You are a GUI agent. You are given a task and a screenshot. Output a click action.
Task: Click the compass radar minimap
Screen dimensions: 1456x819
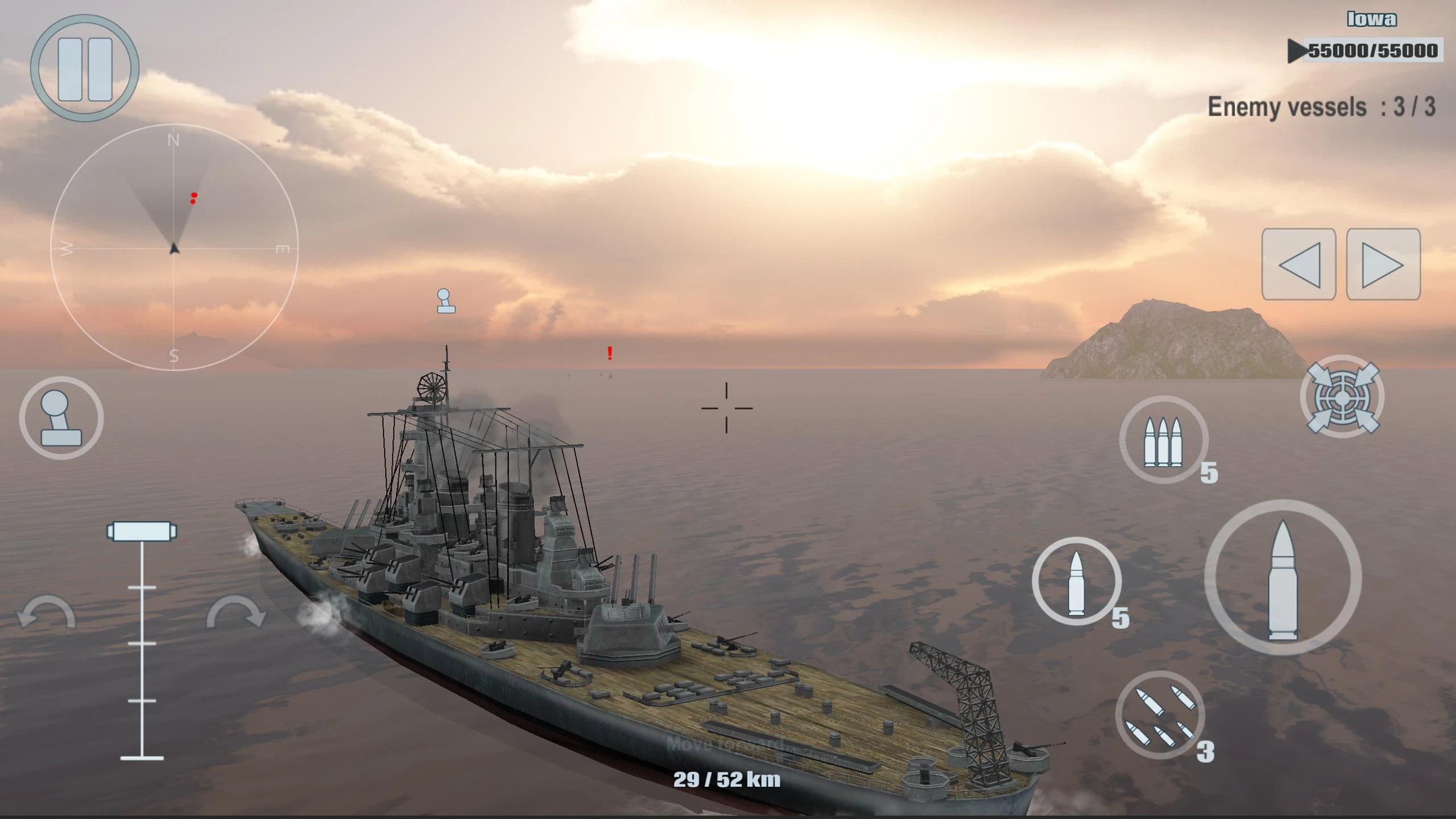174,248
